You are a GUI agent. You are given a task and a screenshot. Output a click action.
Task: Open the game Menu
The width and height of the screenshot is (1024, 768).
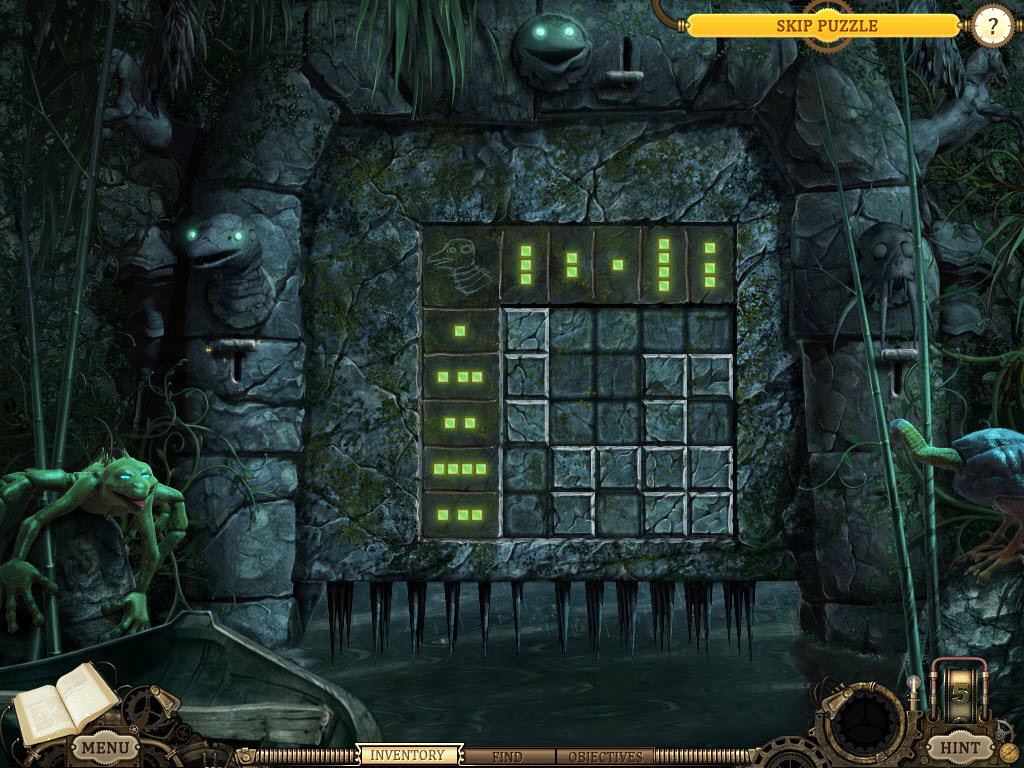104,747
